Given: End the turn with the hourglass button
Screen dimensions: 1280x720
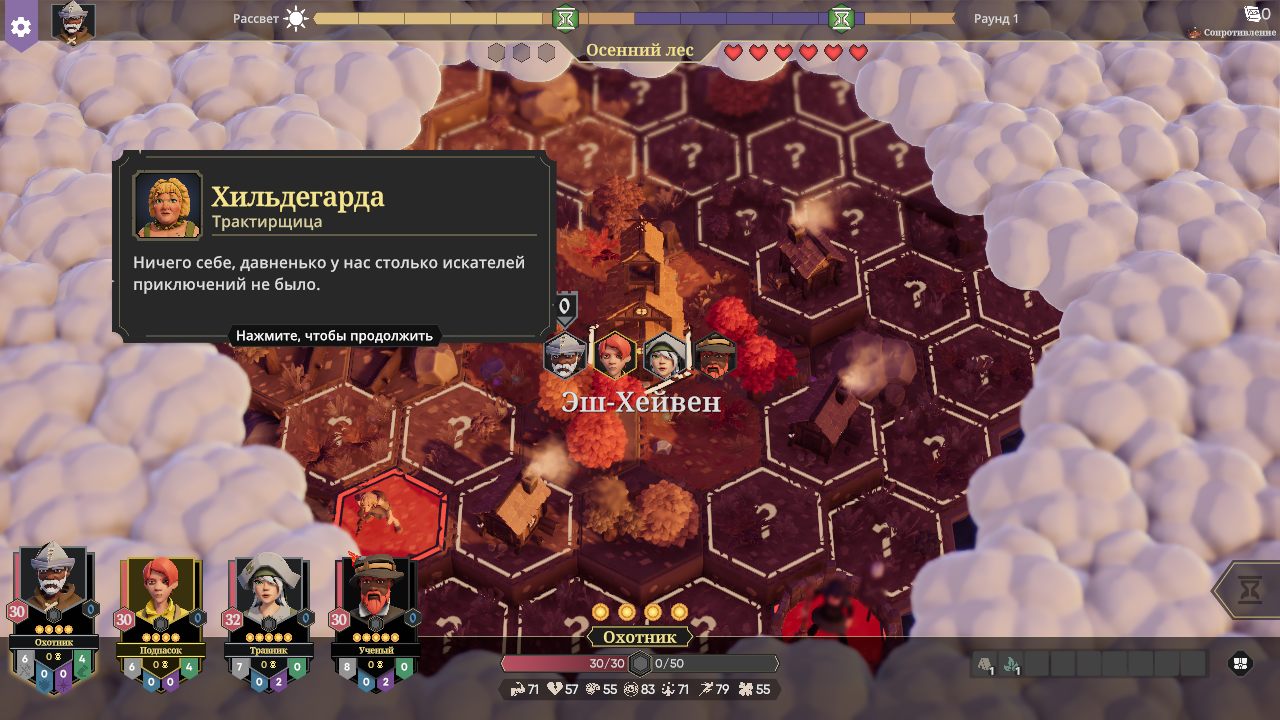Looking at the screenshot, I should point(1249,591).
